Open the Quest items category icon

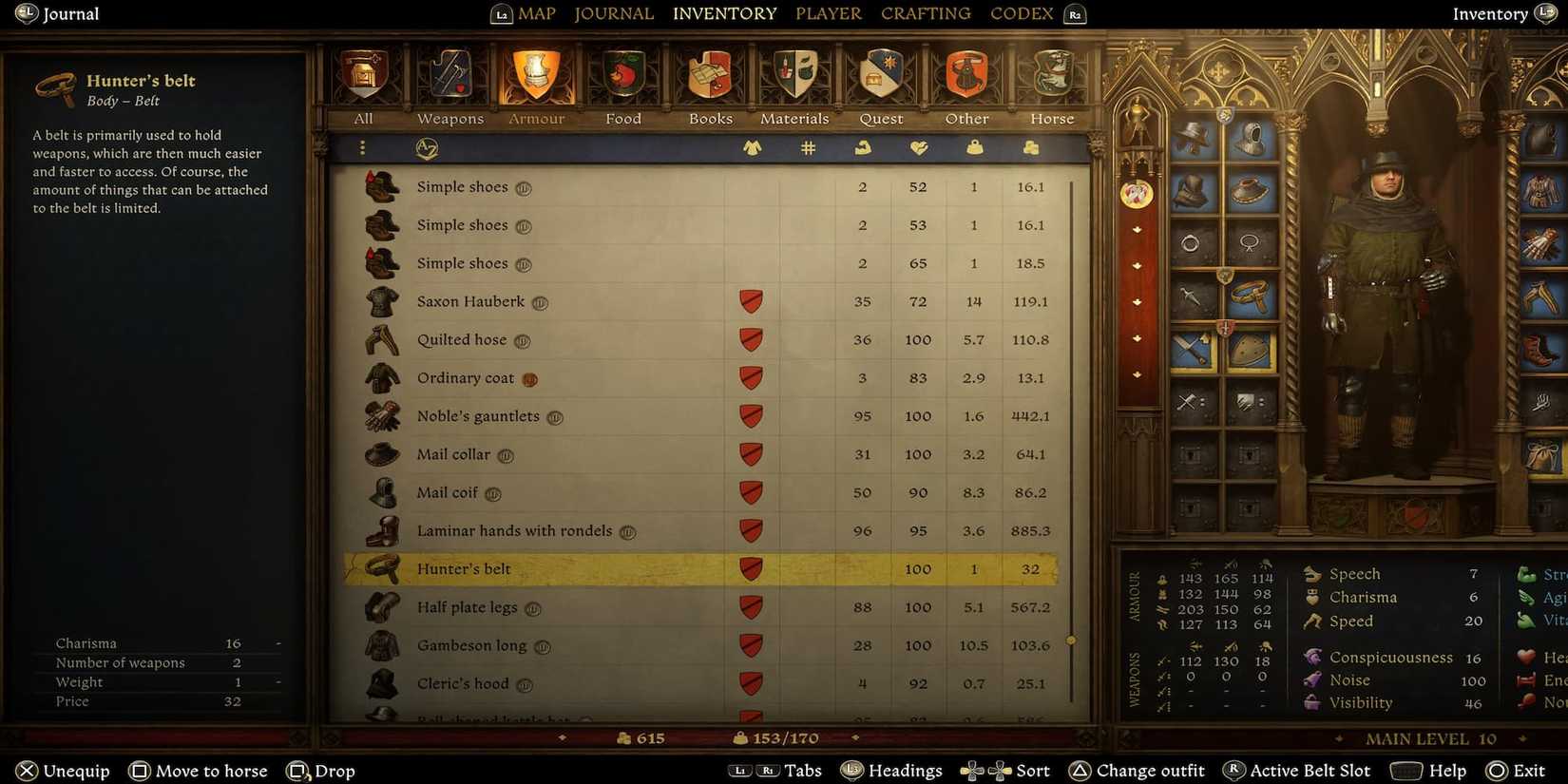pyautogui.click(x=880, y=76)
